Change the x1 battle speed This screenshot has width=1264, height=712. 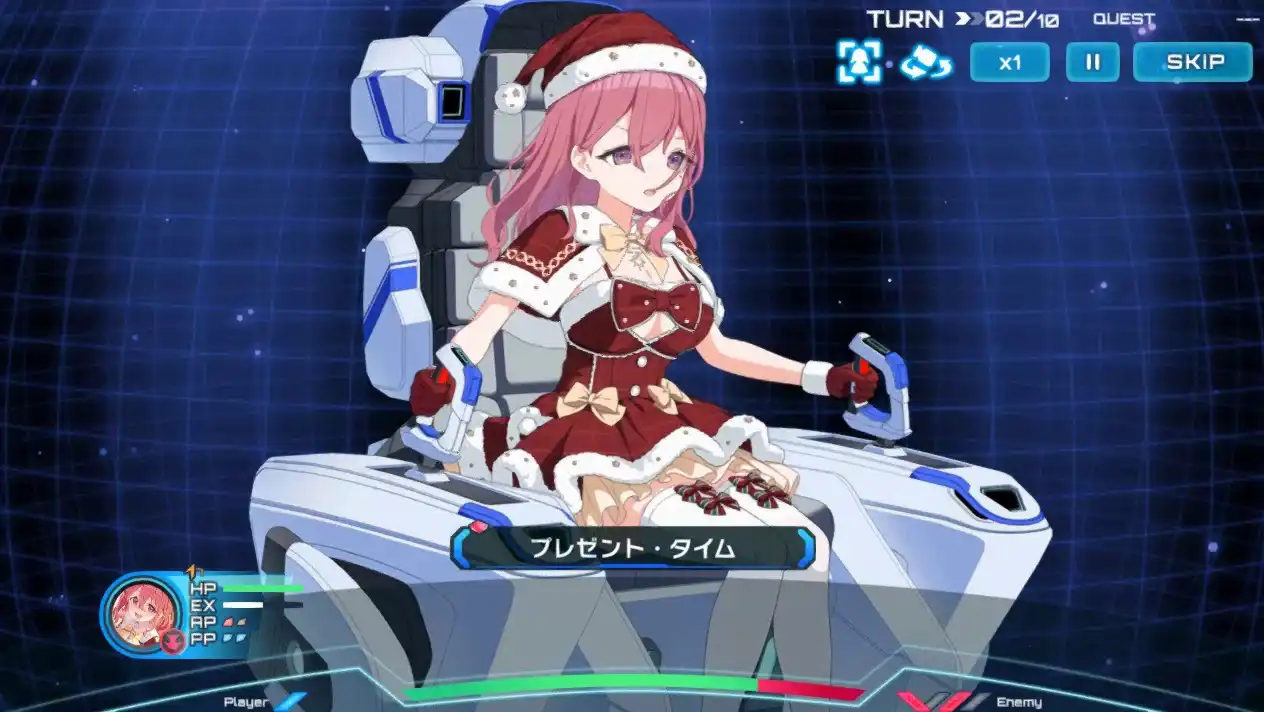tap(1009, 62)
